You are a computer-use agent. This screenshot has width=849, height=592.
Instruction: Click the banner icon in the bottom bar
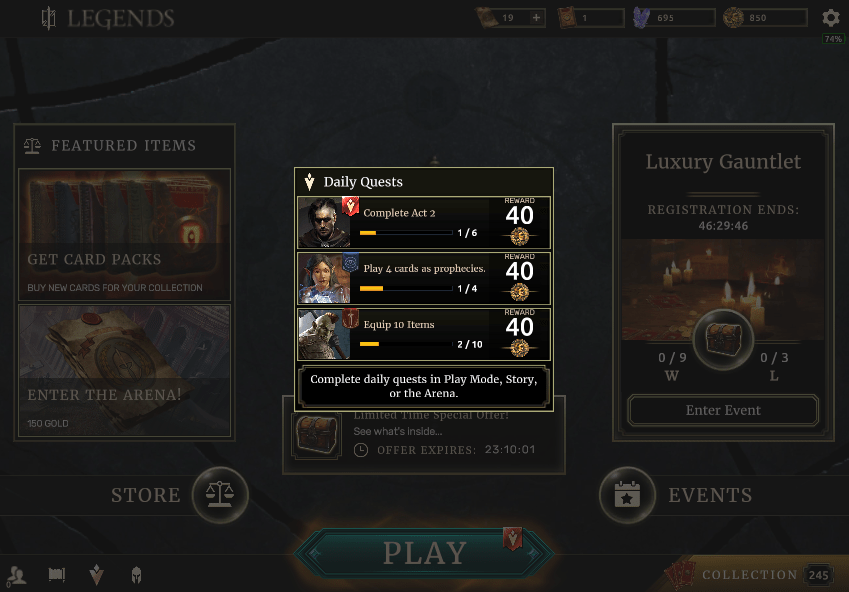point(57,575)
